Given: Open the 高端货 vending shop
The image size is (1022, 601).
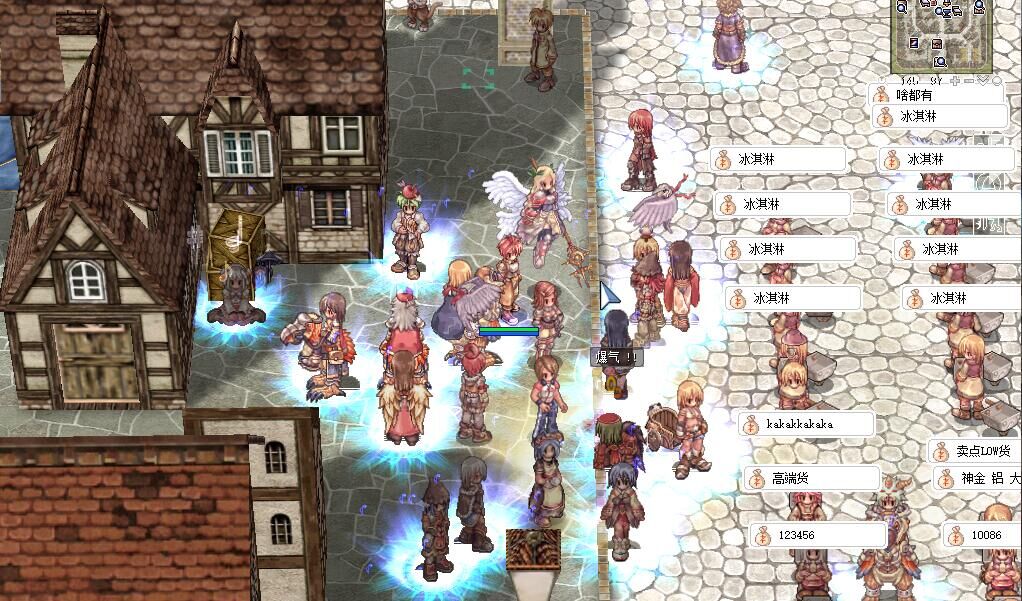Looking at the screenshot, I should [x=810, y=479].
